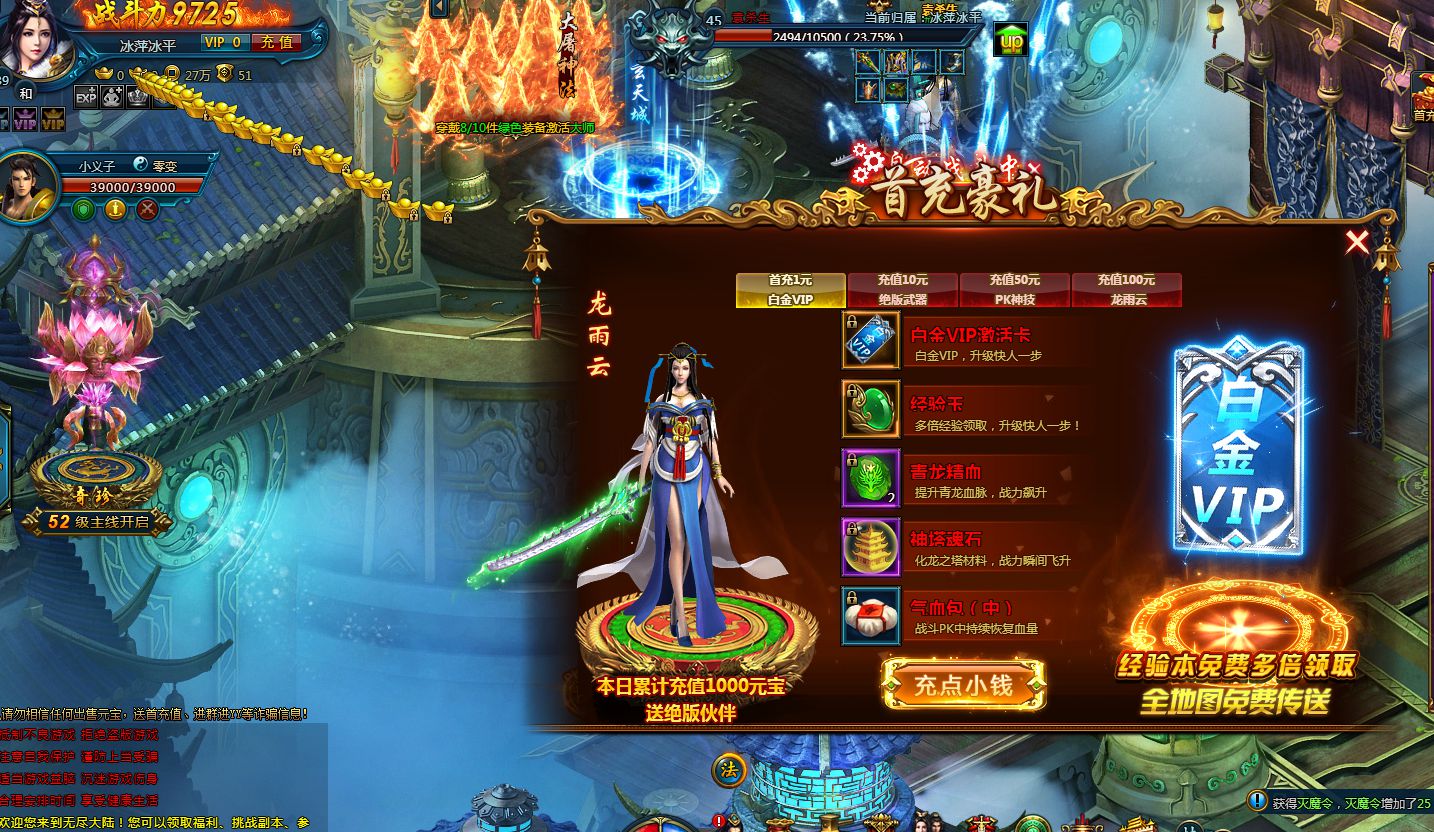Activate the green 'up' arrow icon
1434x832 pixels.
[1012, 40]
